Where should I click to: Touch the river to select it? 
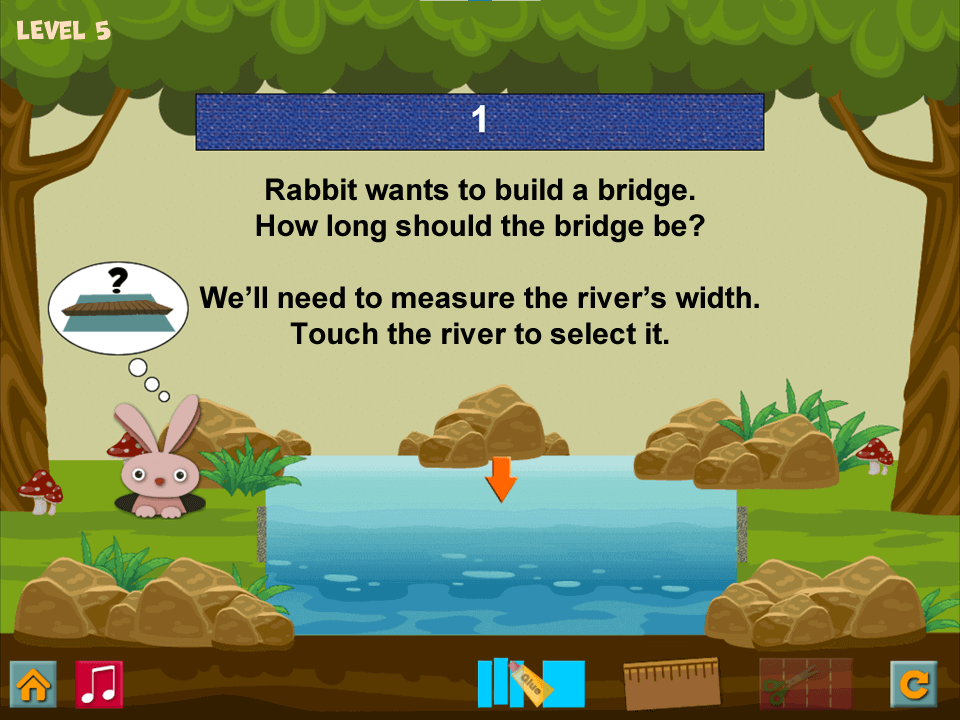[x=500, y=550]
